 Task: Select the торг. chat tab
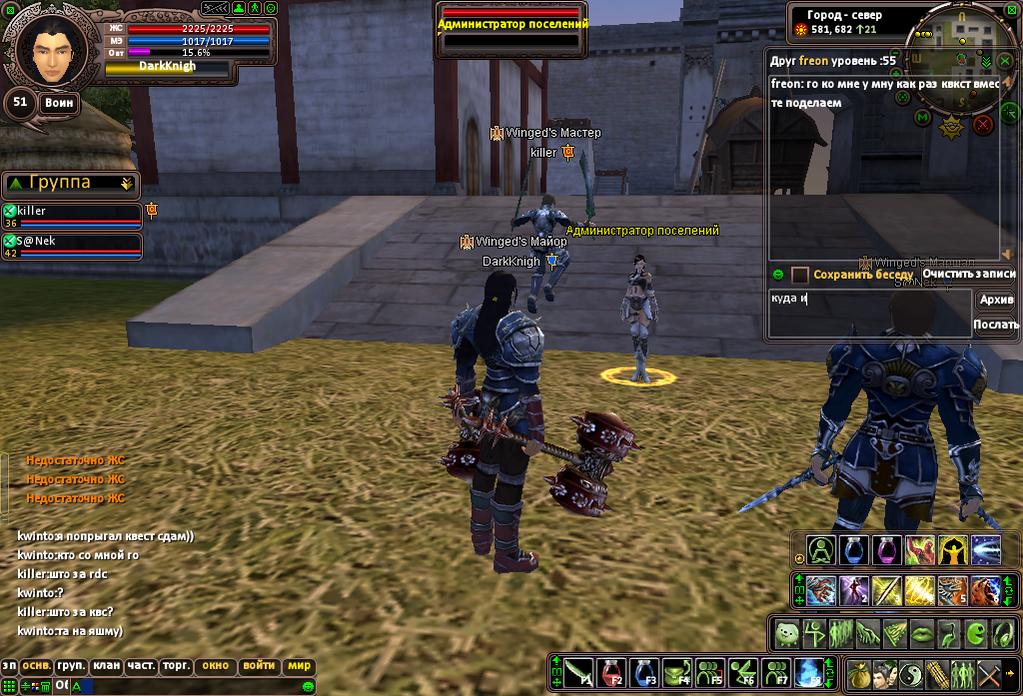pos(176,666)
